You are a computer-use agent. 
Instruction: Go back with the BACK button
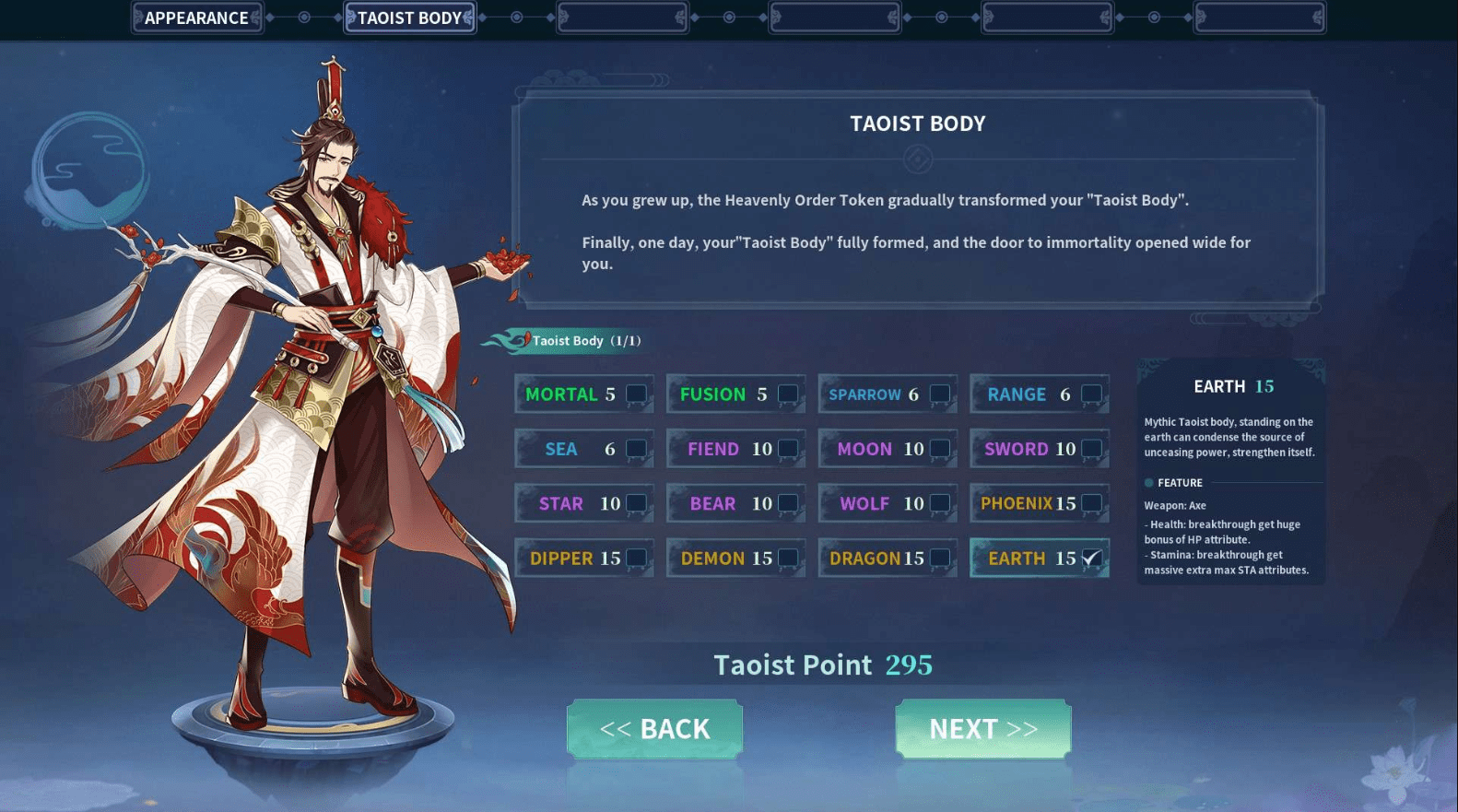(x=654, y=729)
